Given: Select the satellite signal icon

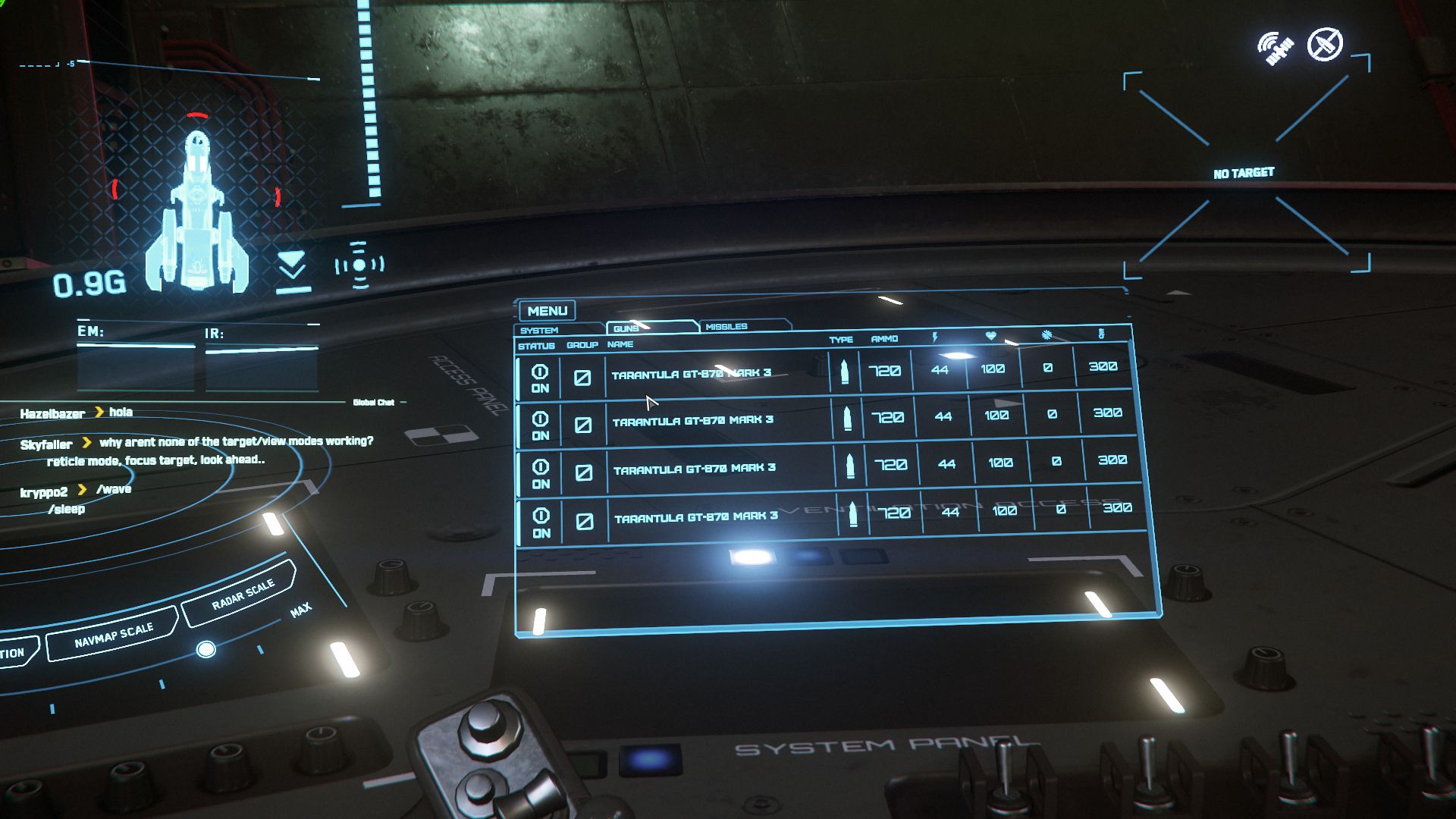Looking at the screenshot, I should [1275, 49].
